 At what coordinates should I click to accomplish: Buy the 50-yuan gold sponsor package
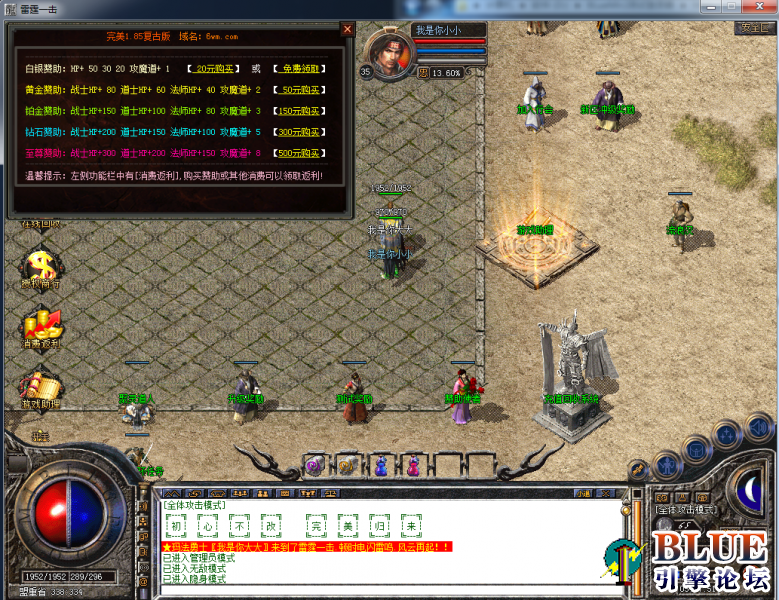(x=297, y=90)
